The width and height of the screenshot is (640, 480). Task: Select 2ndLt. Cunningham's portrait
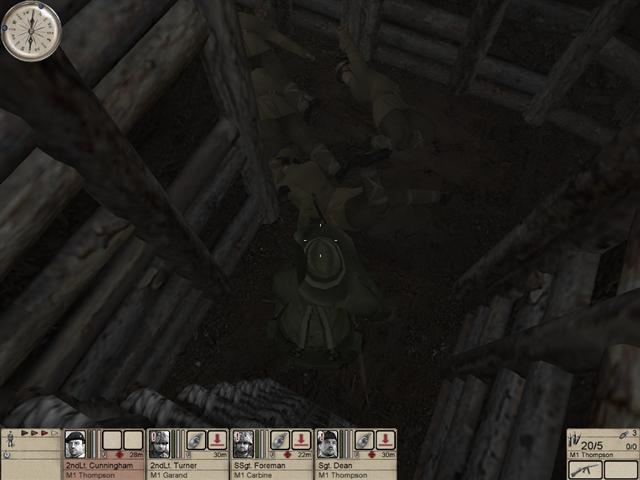coord(75,443)
